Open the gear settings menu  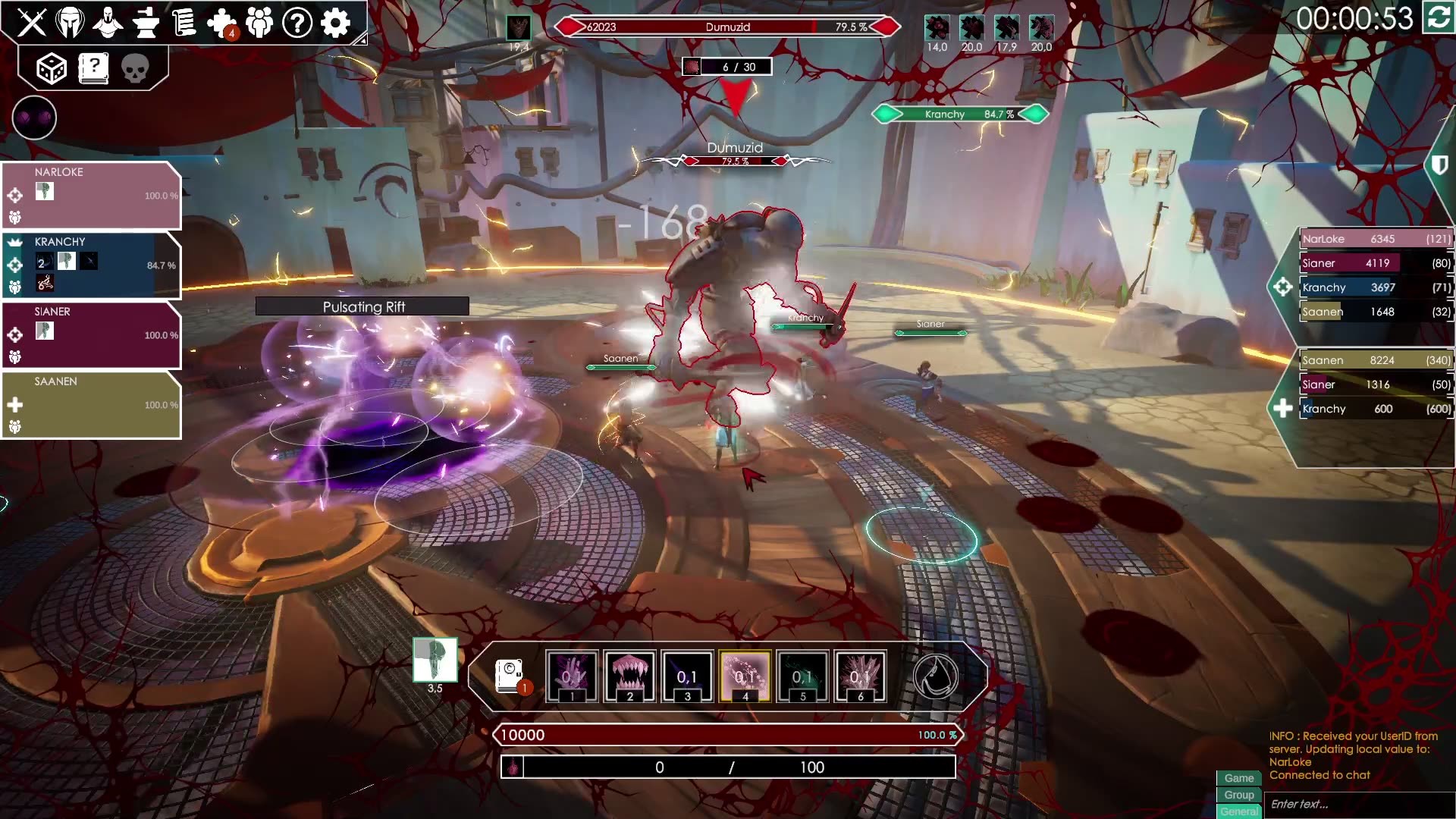(x=335, y=23)
